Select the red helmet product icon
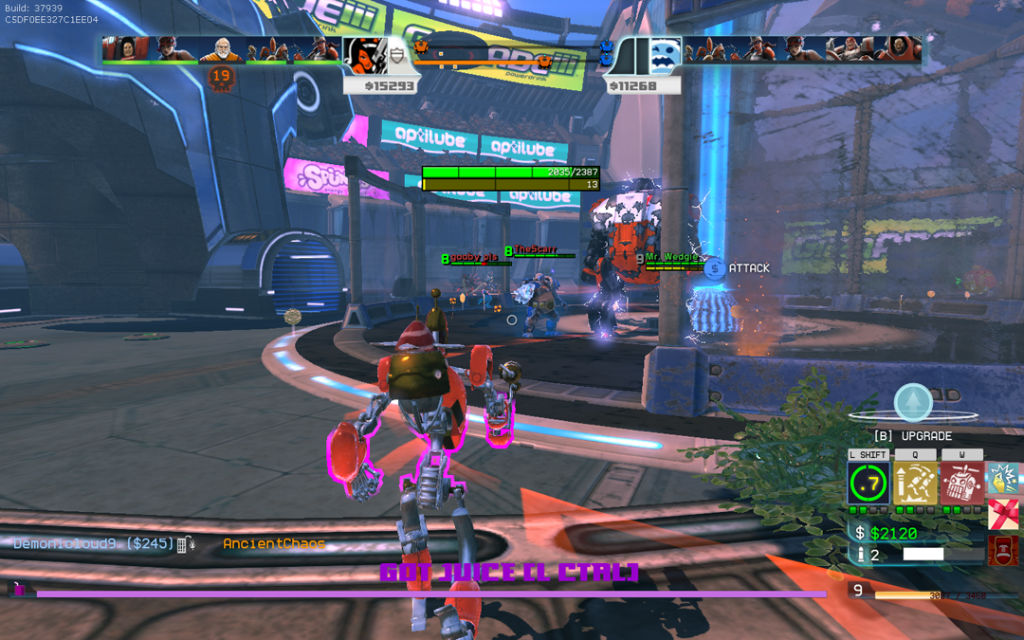This screenshot has width=1024, height=640. pos(1002,549)
